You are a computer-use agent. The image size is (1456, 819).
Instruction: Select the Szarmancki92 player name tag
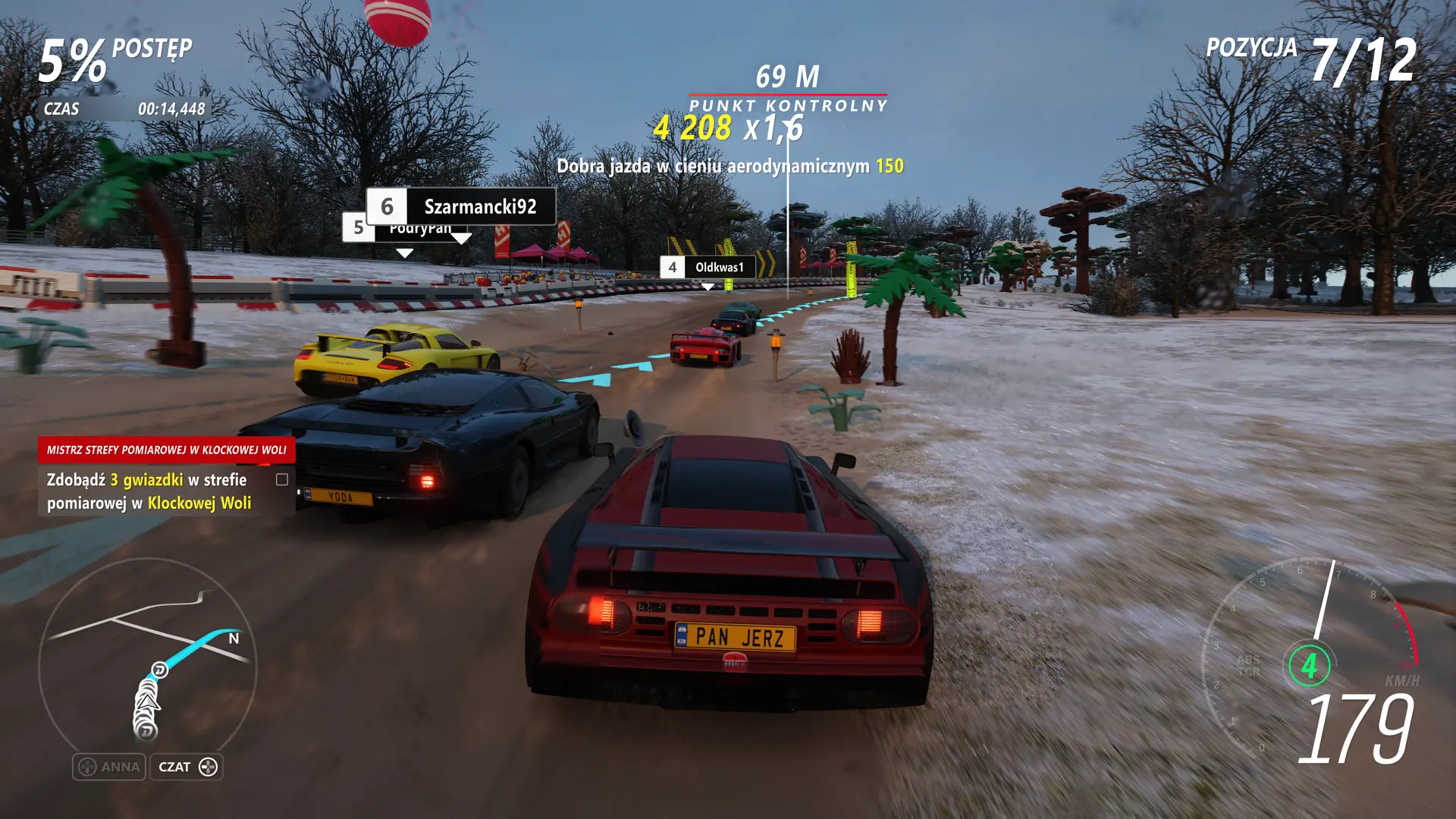coord(461,206)
